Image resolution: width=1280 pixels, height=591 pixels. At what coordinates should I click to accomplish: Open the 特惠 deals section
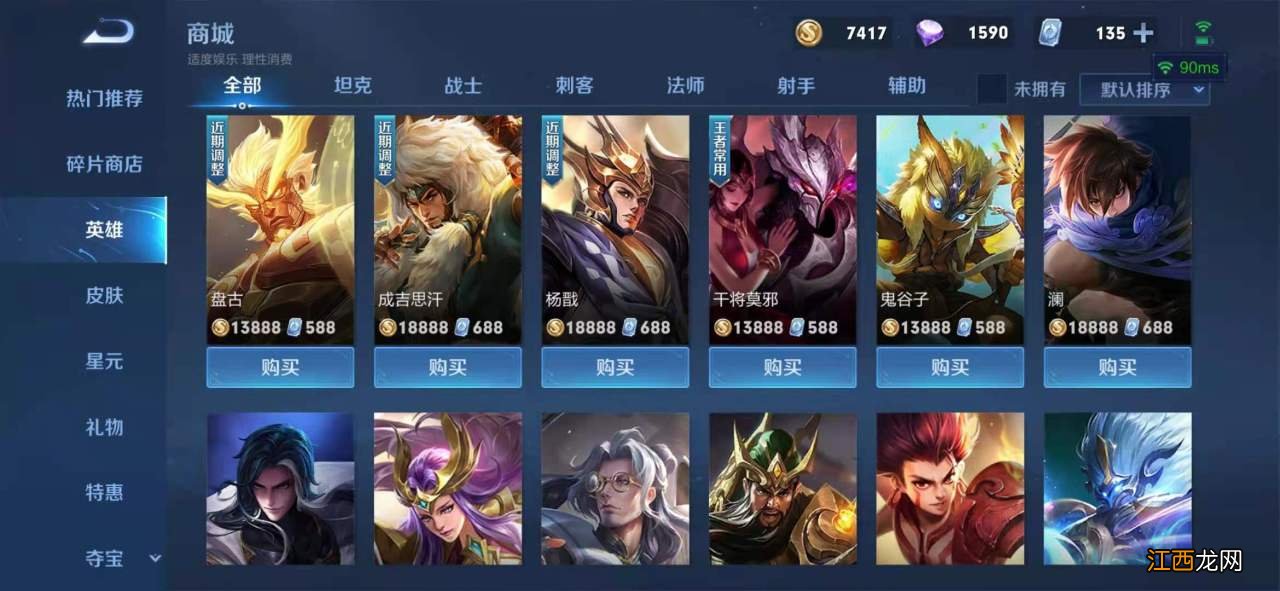[x=104, y=493]
